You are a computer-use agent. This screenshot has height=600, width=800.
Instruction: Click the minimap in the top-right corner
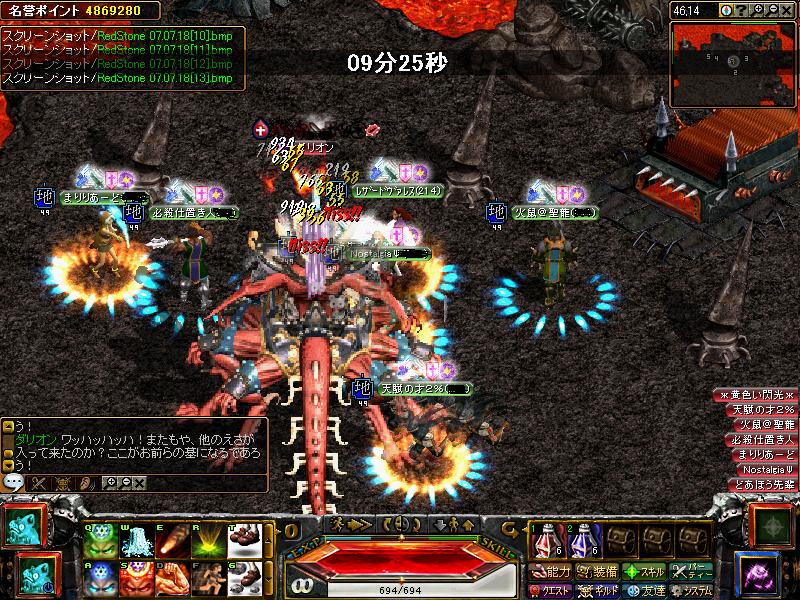click(x=733, y=60)
